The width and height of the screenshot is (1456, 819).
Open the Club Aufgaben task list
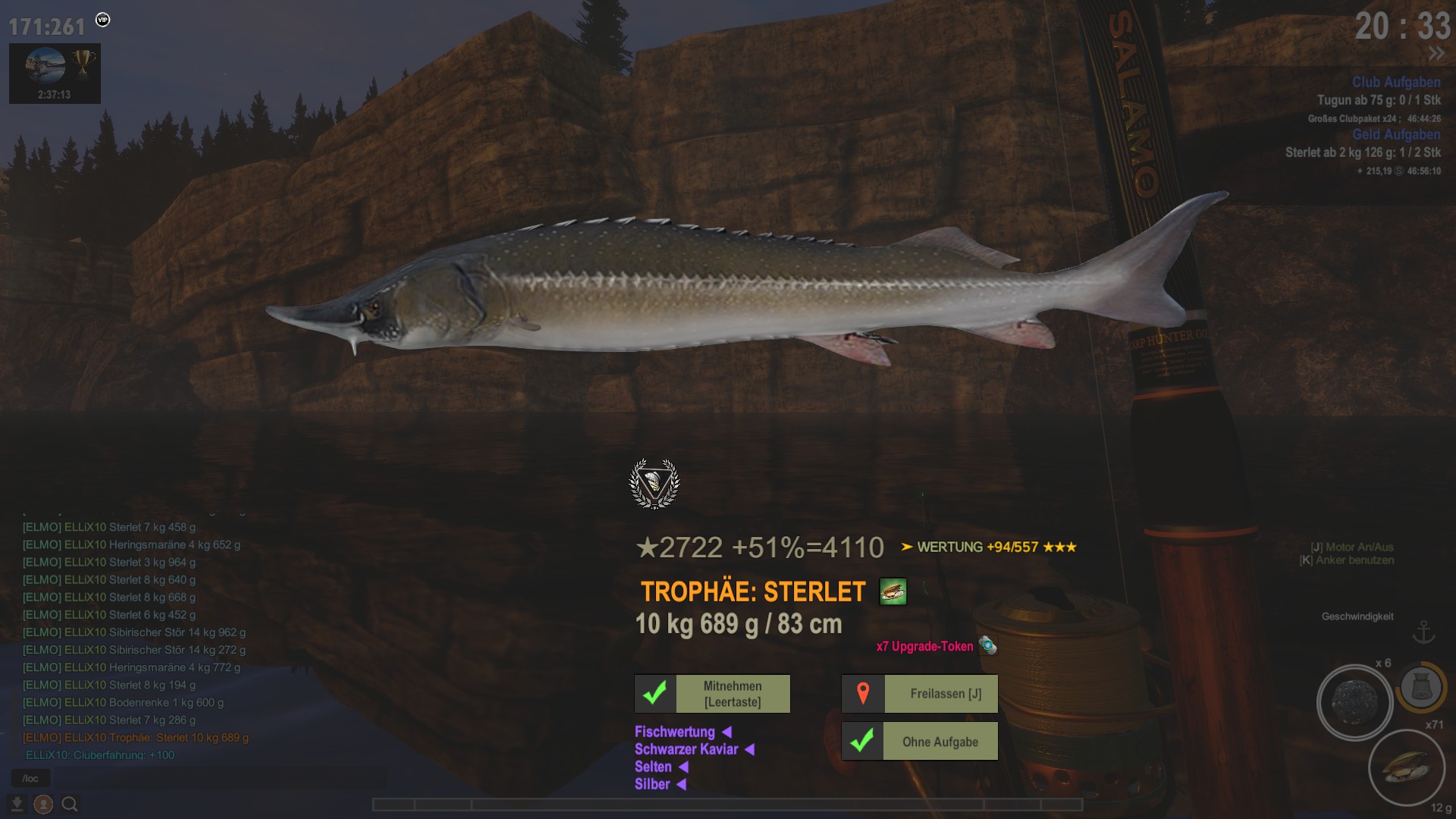click(1395, 82)
